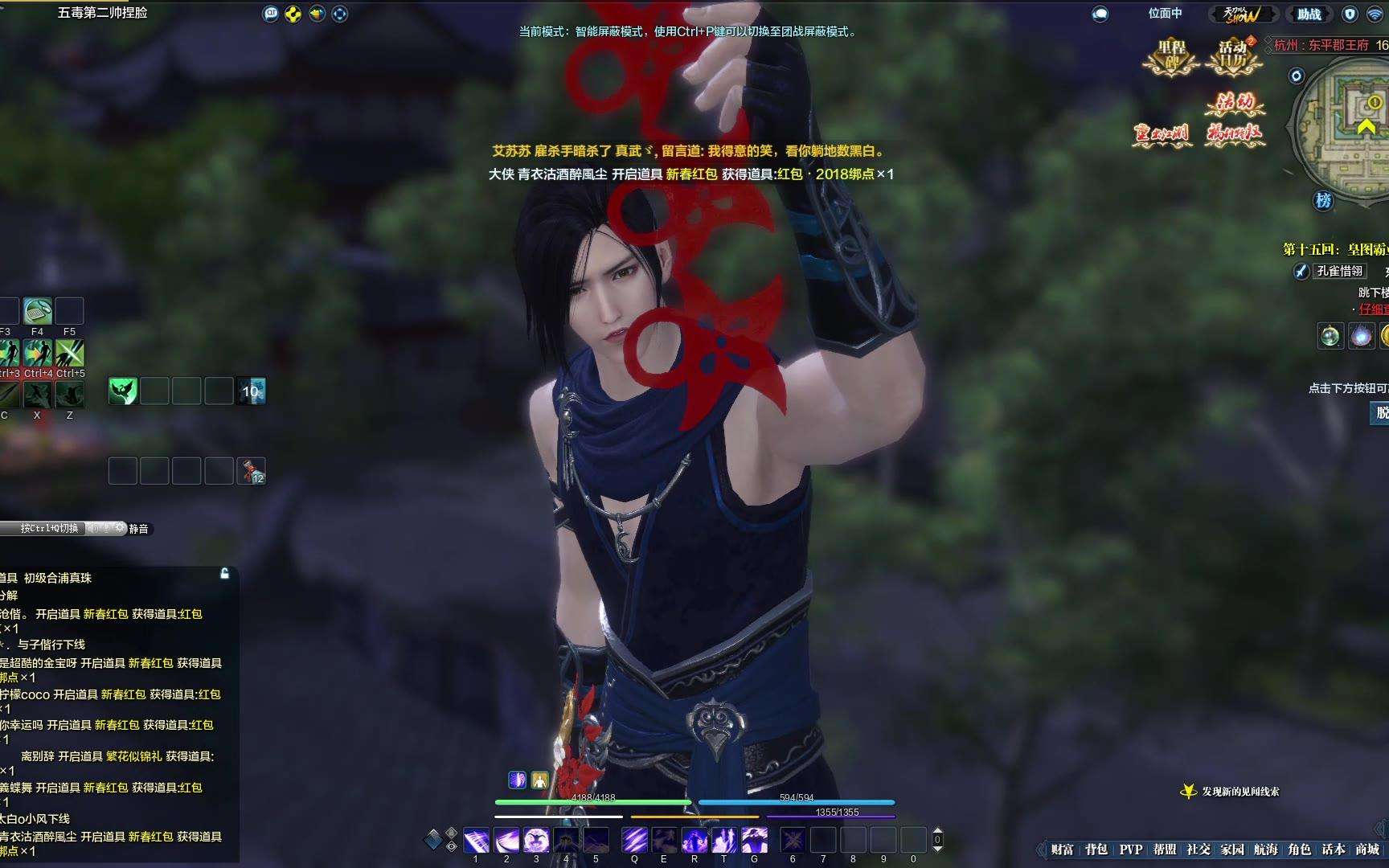Open the 商城 shop menu

[x=1367, y=850]
